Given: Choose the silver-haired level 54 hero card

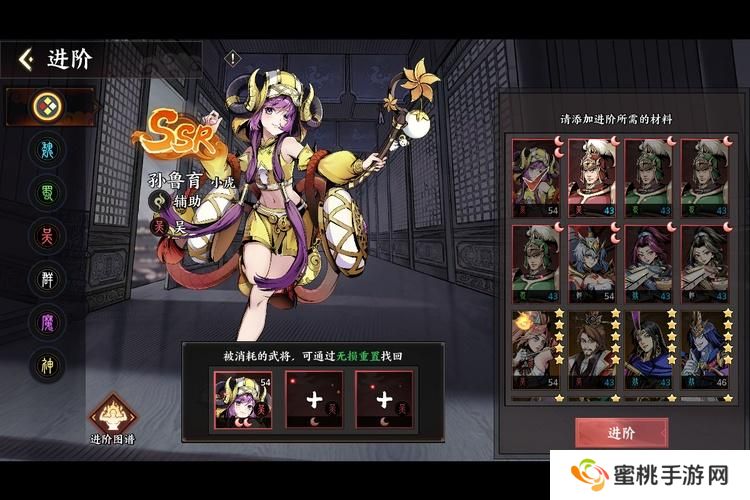Looking at the screenshot, I should point(594,264).
